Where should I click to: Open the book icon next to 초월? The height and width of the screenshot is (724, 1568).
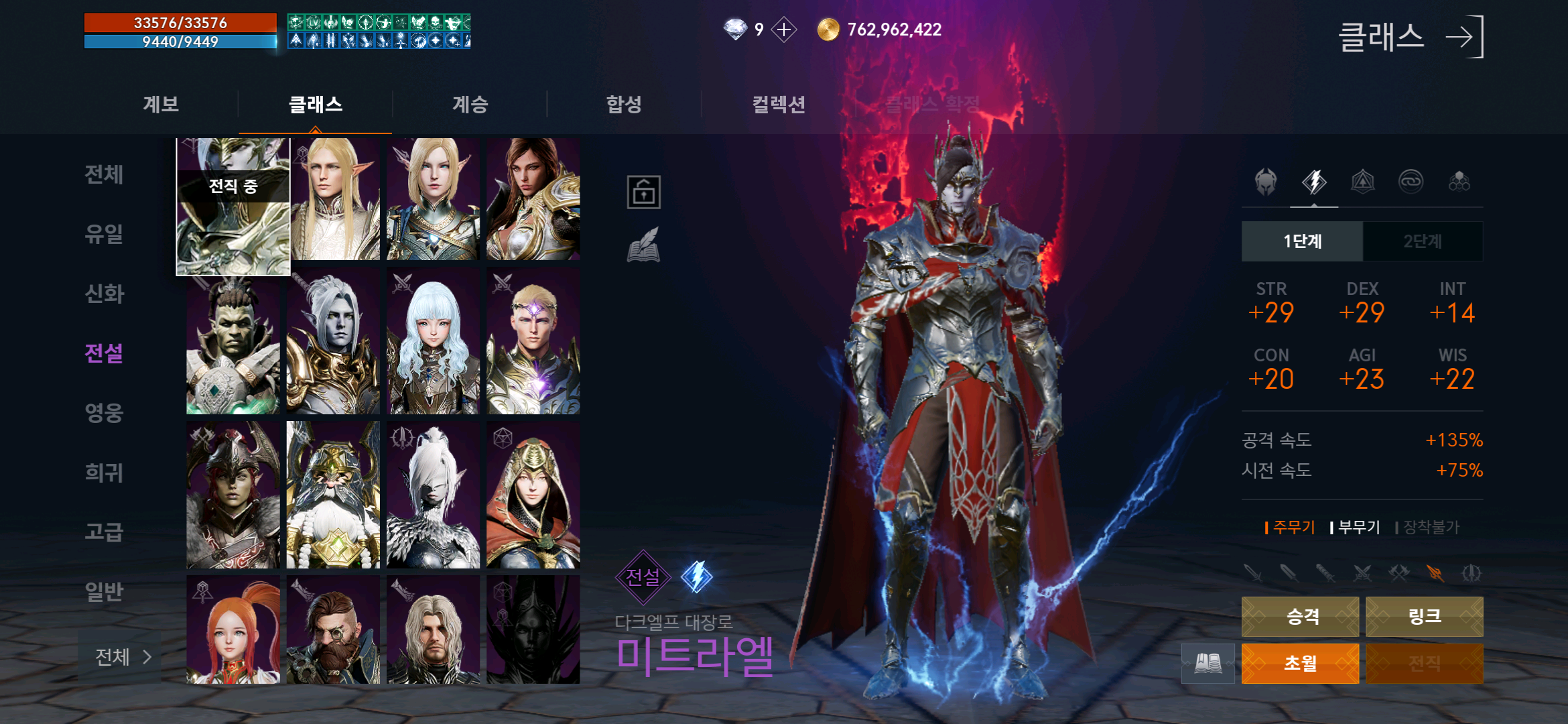[1207, 663]
